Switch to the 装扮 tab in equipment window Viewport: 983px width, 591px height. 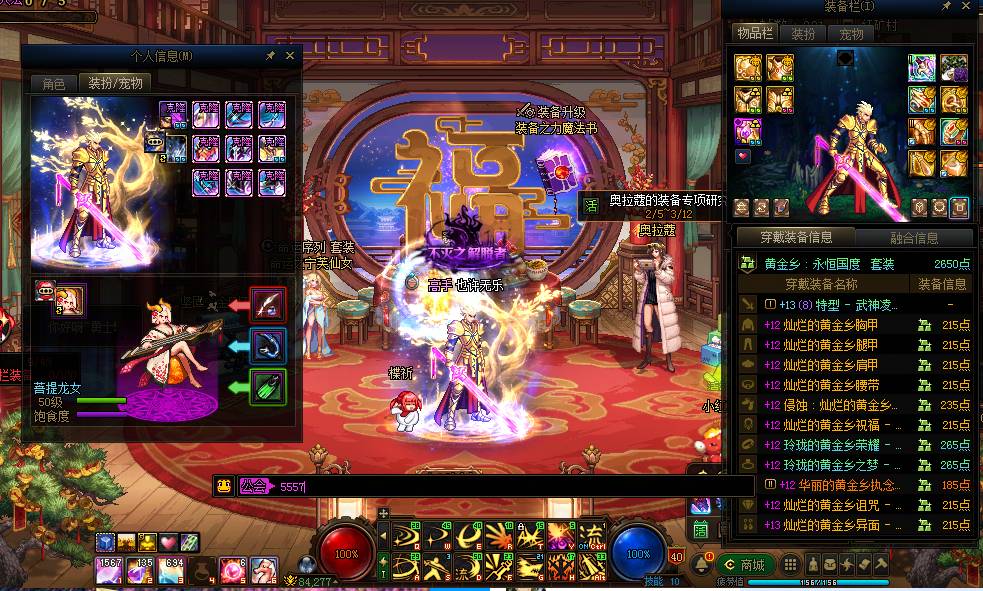[x=803, y=33]
